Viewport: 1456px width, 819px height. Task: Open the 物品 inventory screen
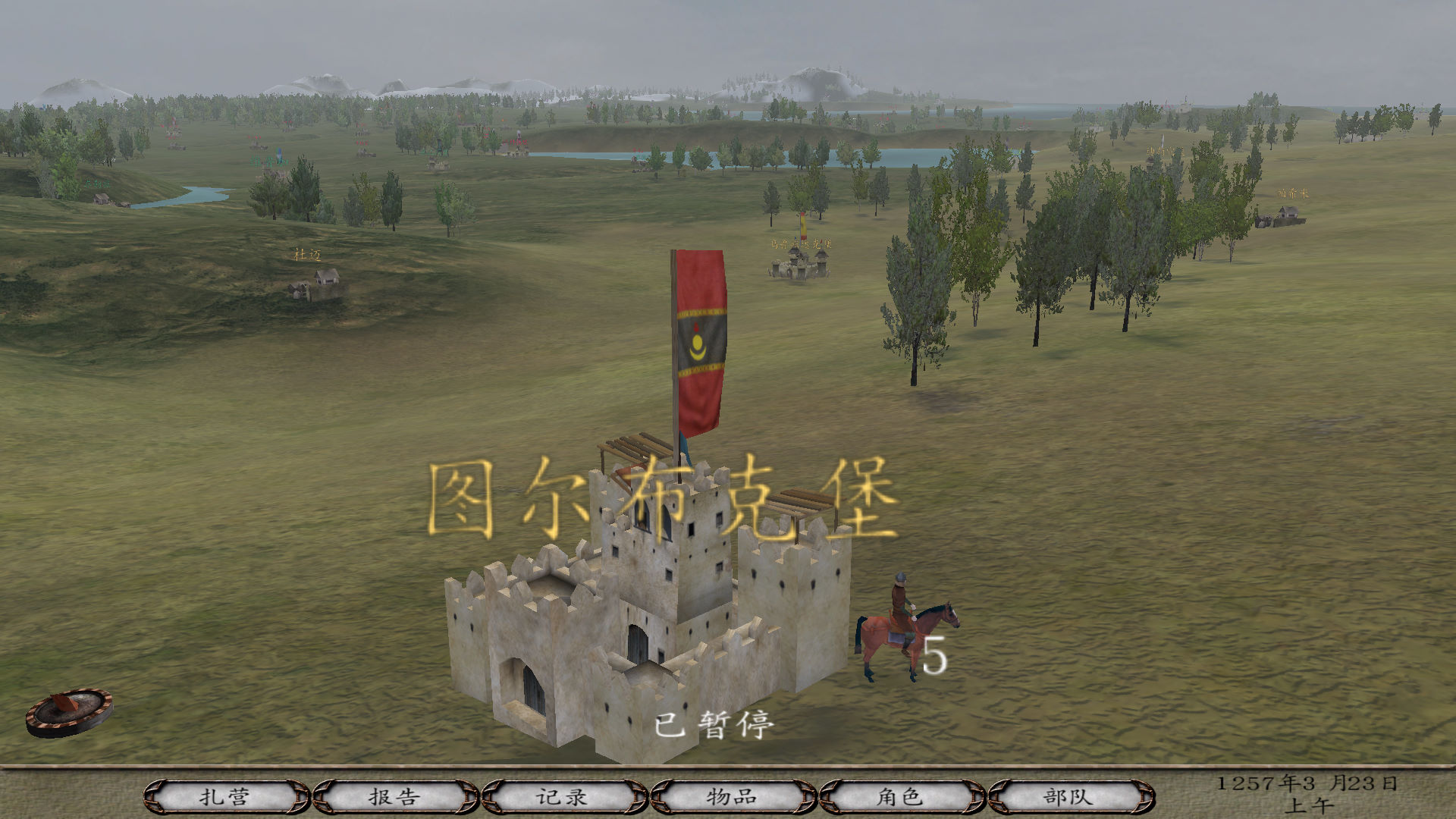730,797
